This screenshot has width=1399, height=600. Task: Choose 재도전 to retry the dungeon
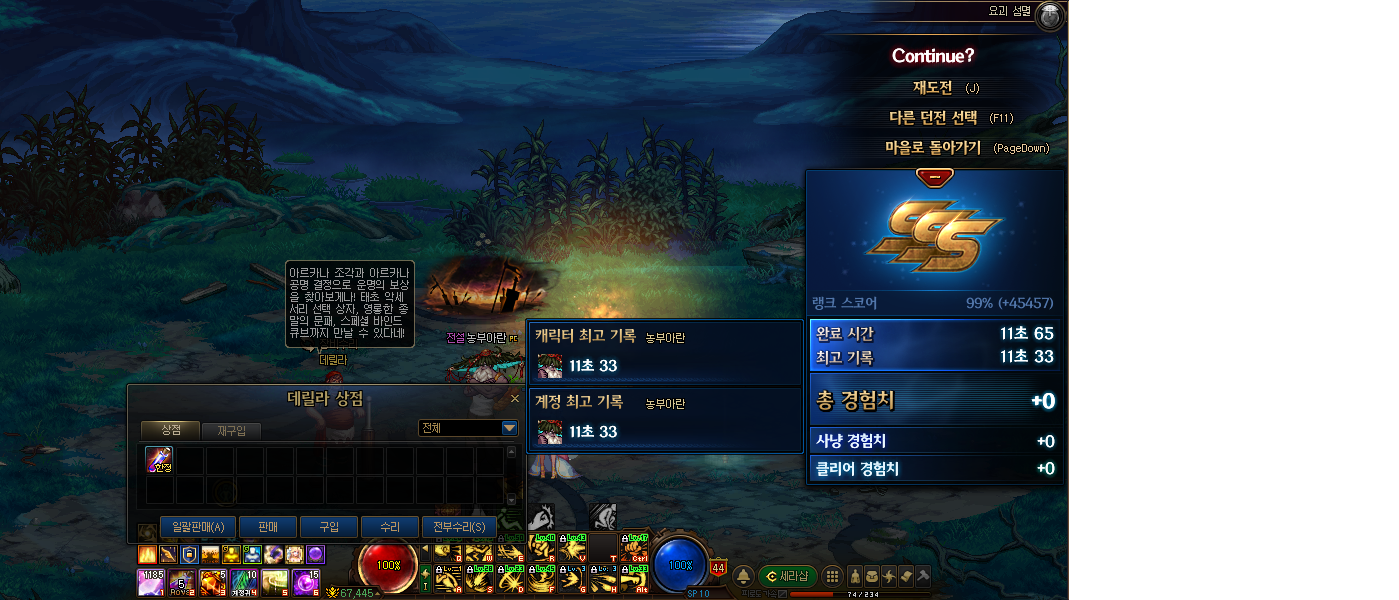pyautogui.click(x=932, y=88)
